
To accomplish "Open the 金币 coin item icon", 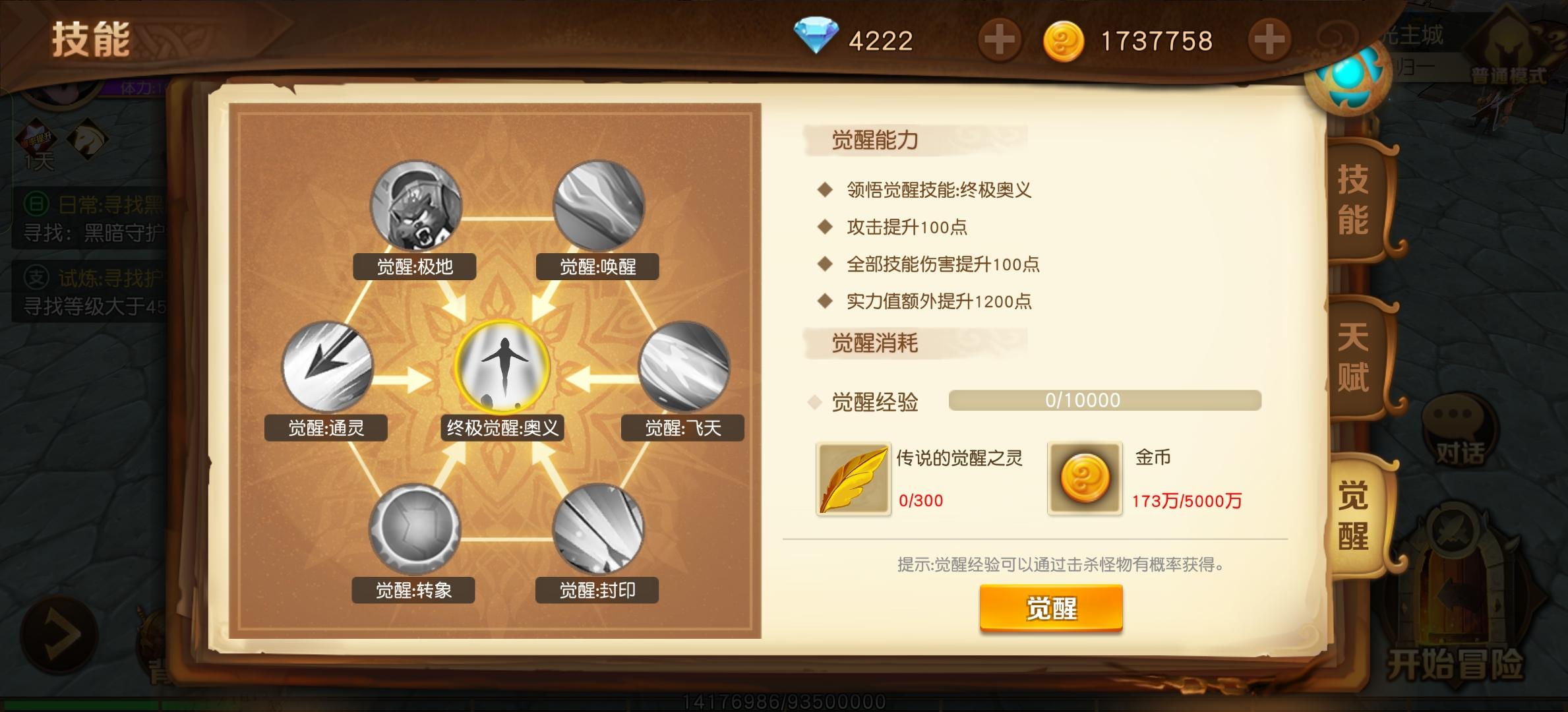I will (1084, 477).
